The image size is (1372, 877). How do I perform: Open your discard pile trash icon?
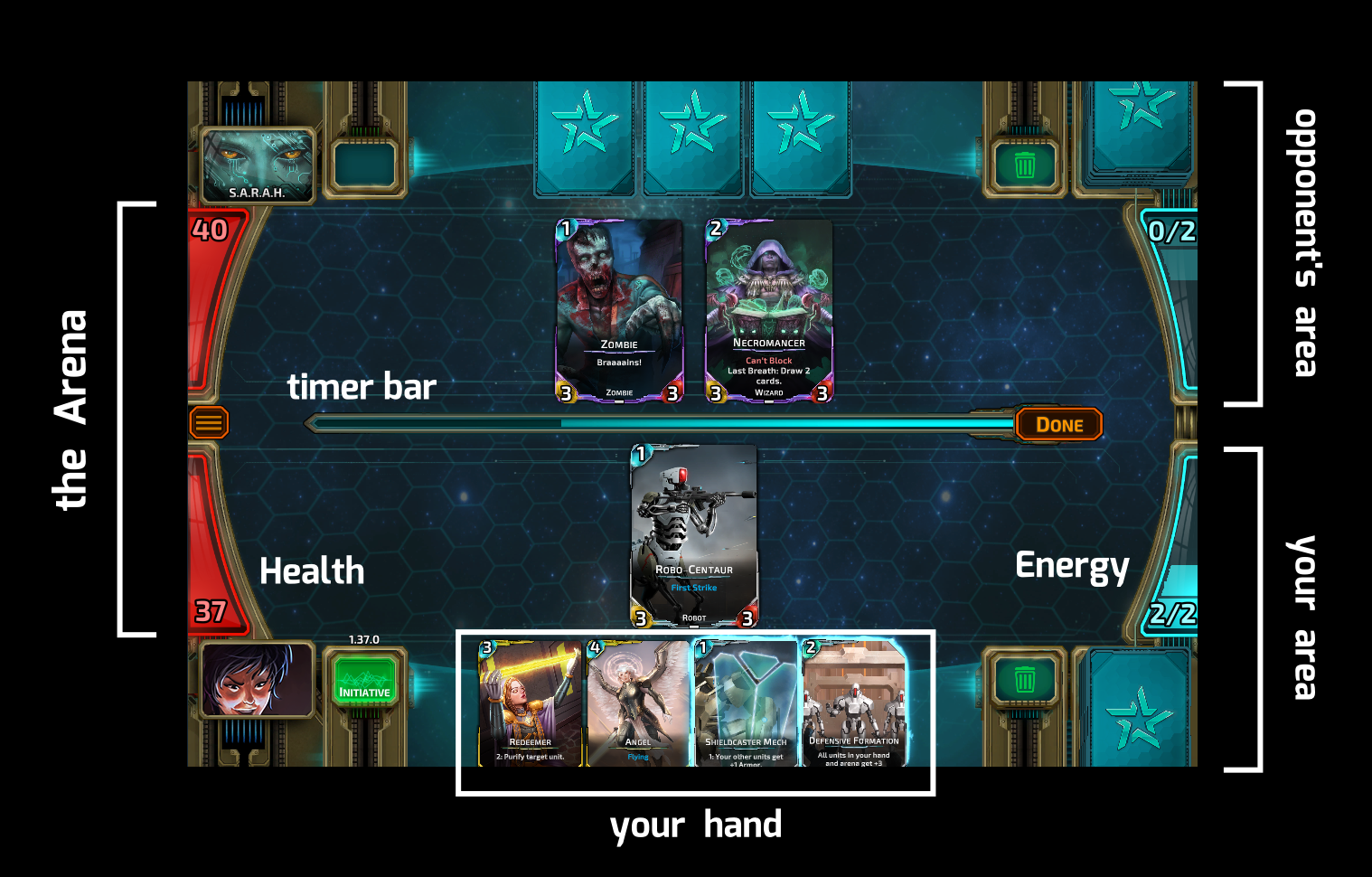pos(1024,680)
